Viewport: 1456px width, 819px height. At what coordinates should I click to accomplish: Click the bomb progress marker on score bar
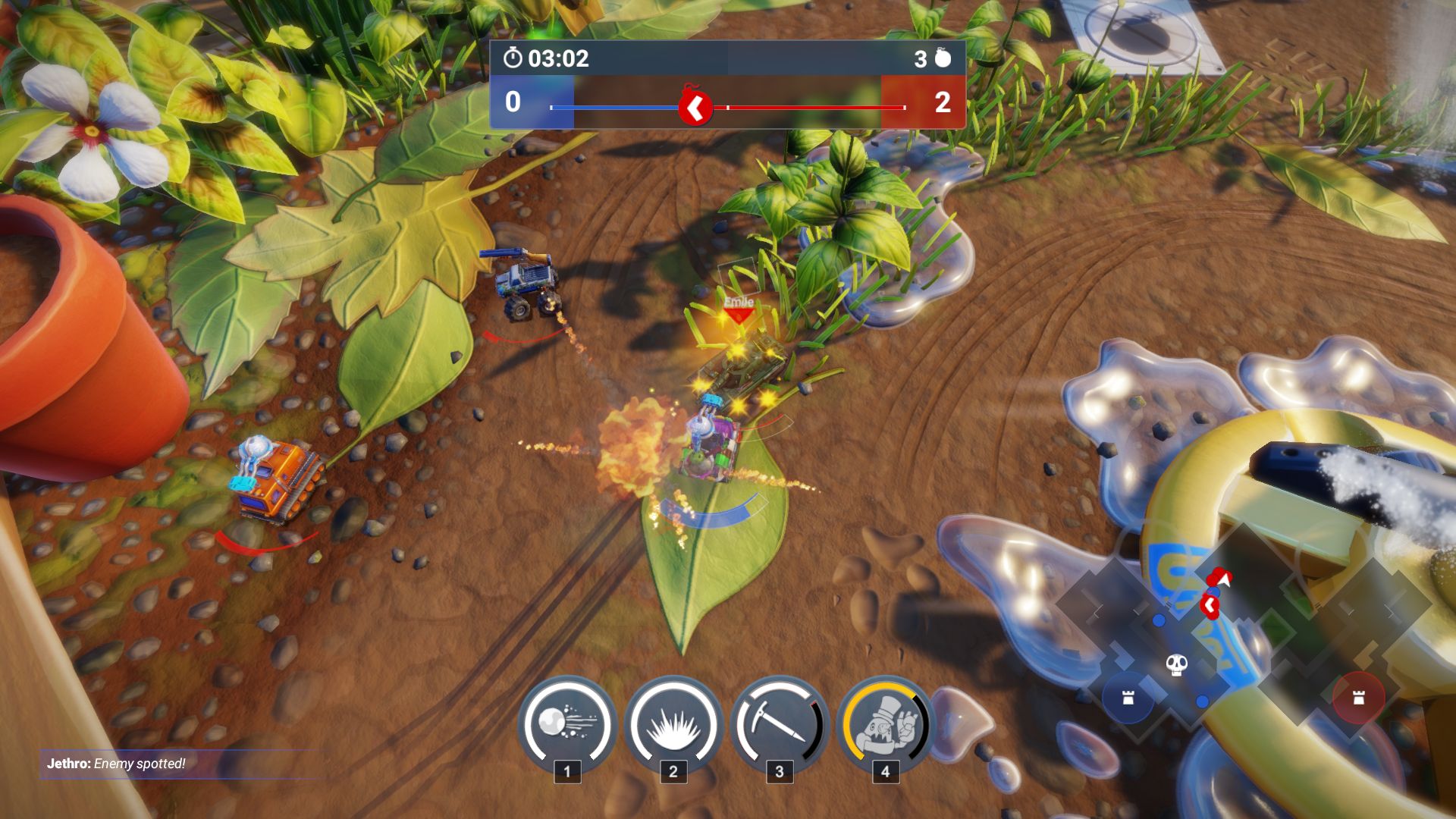(x=695, y=108)
